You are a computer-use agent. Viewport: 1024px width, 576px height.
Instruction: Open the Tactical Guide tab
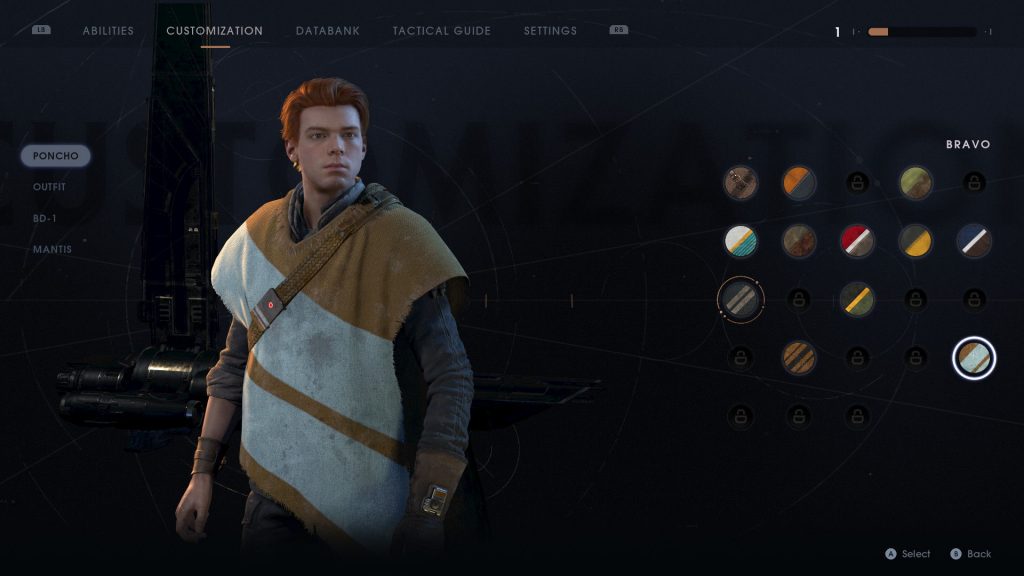(x=441, y=31)
